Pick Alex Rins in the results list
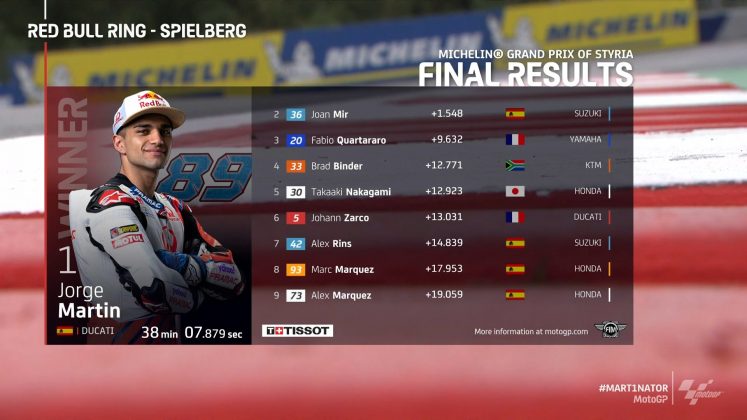 click(440, 243)
